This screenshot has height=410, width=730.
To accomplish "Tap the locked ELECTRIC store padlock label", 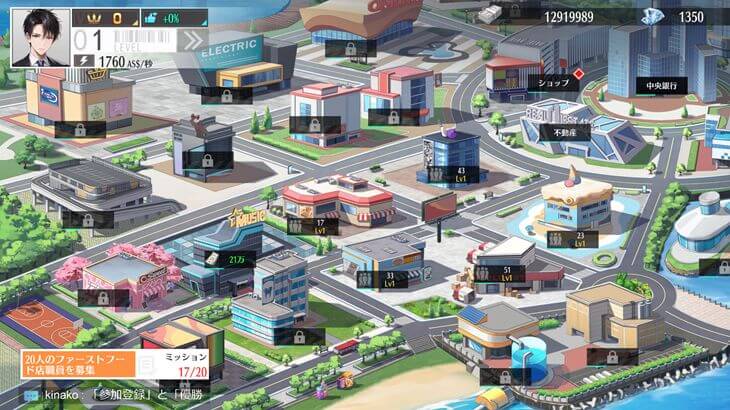I will tap(224, 97).
